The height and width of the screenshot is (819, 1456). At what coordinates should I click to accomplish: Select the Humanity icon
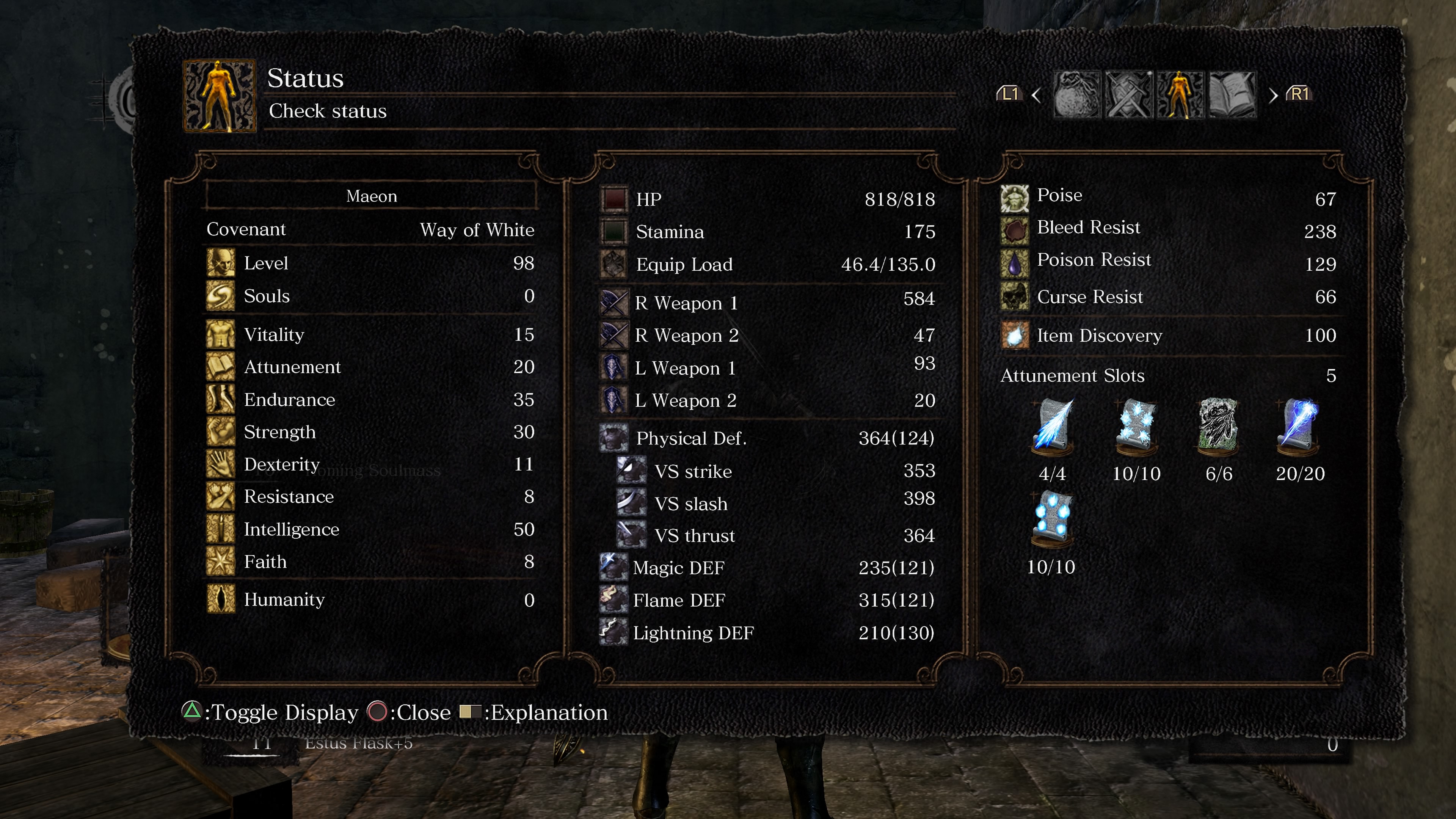pyautogui.click(x=221, y=600)
